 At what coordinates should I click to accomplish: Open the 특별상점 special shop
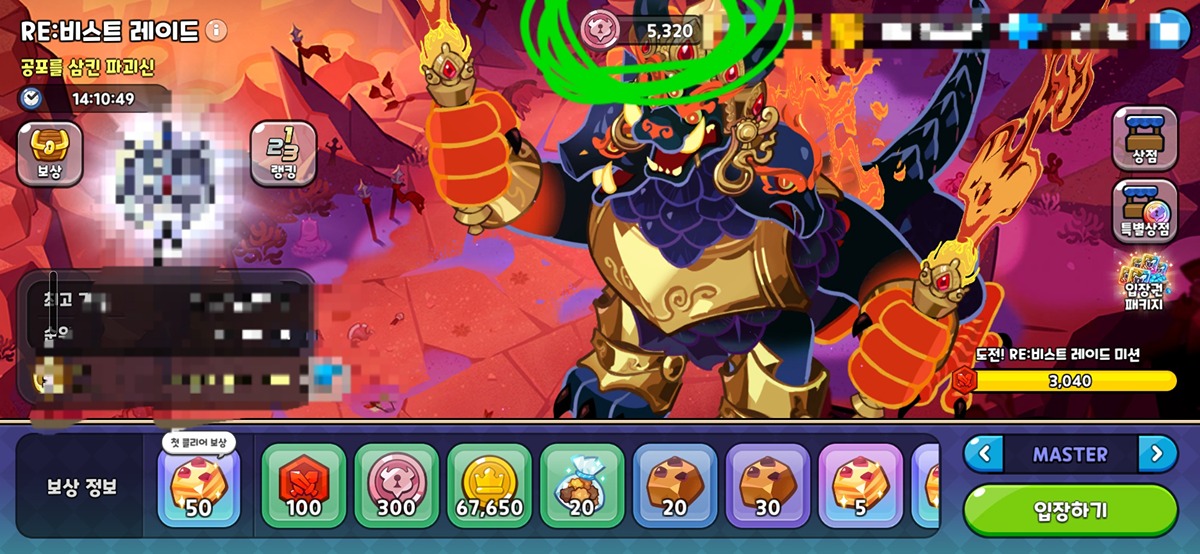pyautogui.click(x=1144, y=211)
